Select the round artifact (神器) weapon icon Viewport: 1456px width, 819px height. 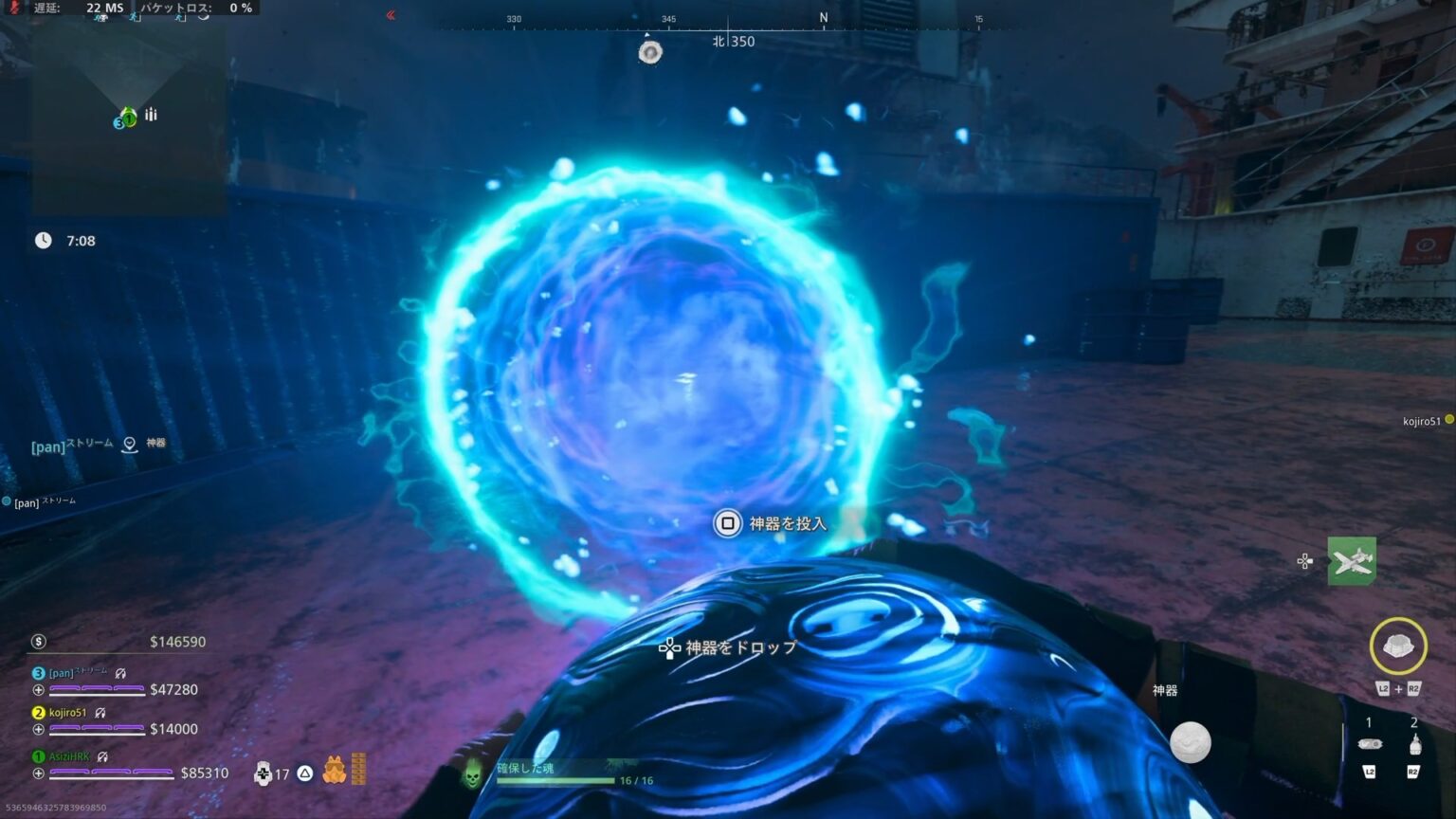pyautogui.click(x=1190, y=741)
